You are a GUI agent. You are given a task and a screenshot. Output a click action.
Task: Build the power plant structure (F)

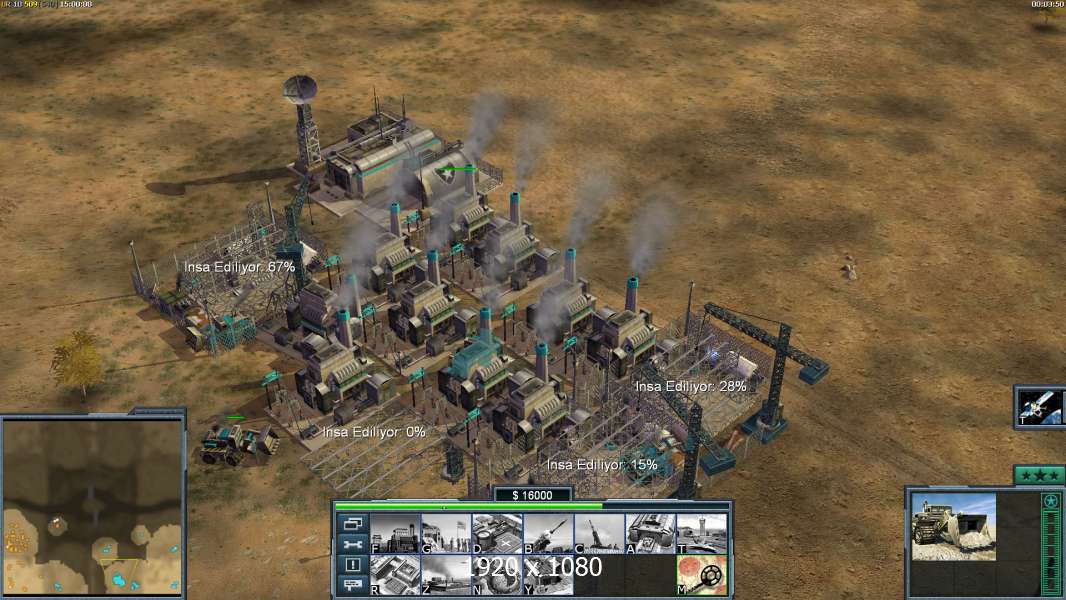[395, 533]
